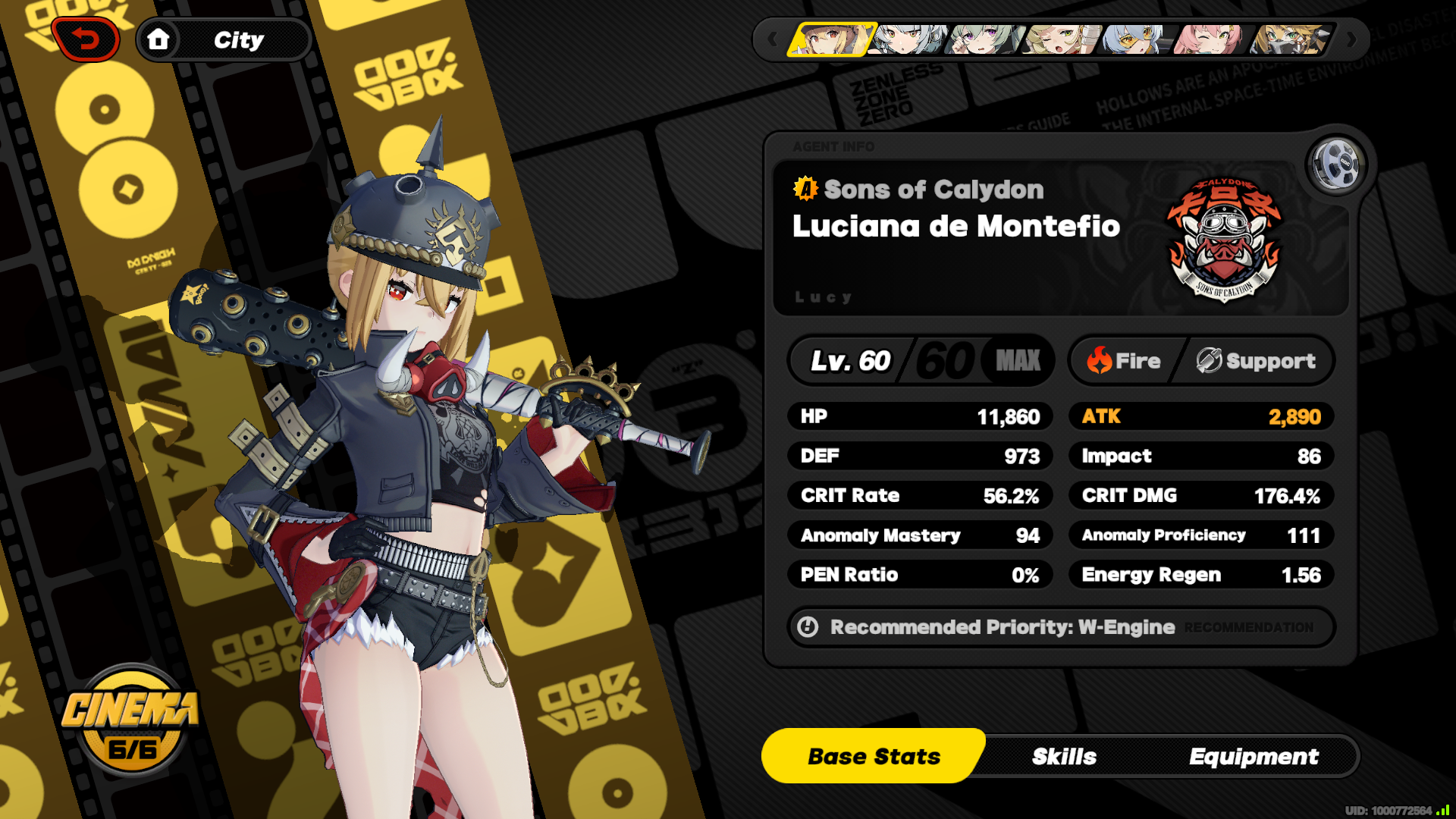Image resolution: width=1456 pixels, height=819 pixels.
Task: Click the highlighted ATK stat row
Action: point(1200,416)
